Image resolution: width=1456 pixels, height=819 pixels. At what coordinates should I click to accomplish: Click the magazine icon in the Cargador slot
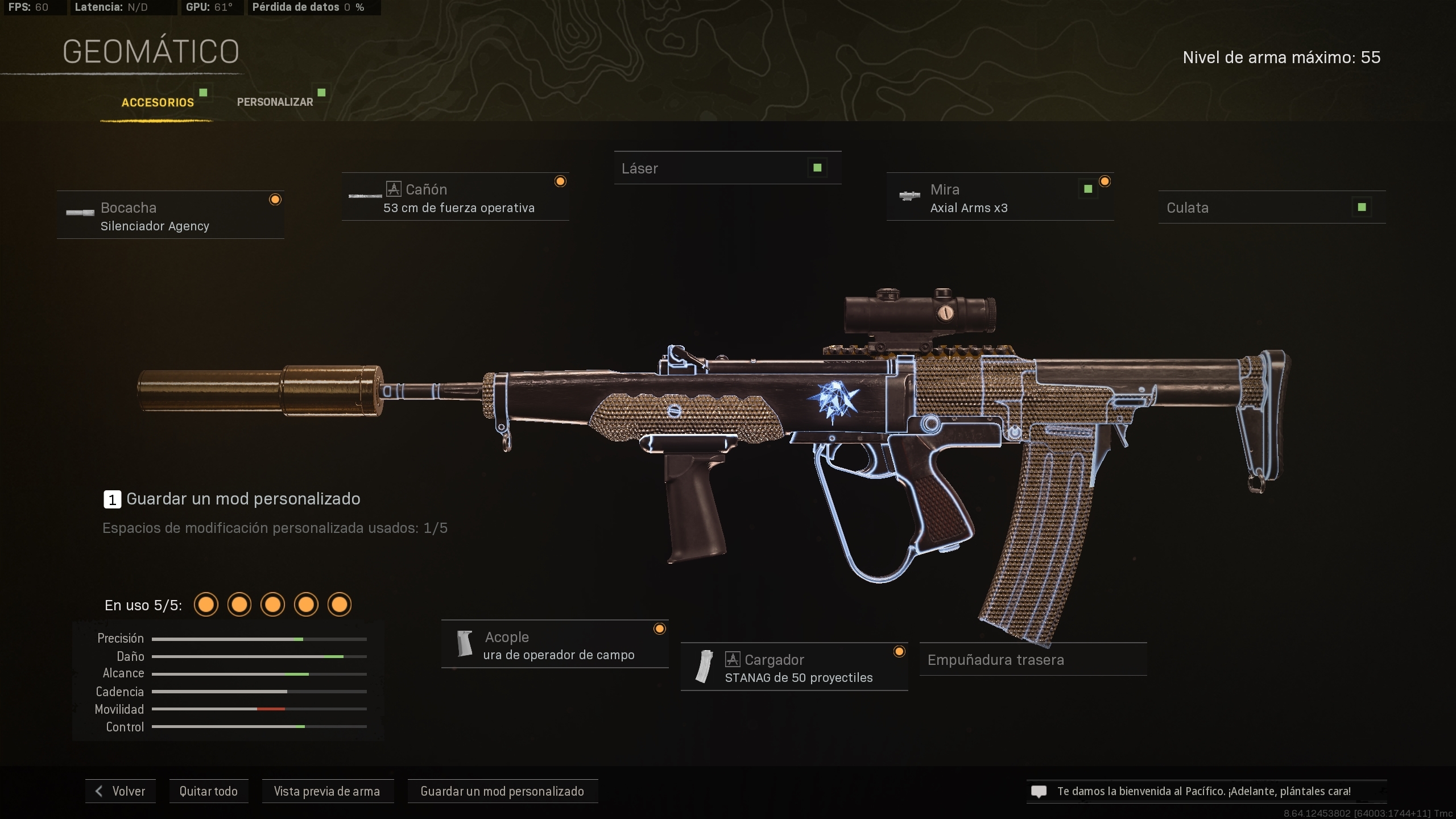coord(704,667)
